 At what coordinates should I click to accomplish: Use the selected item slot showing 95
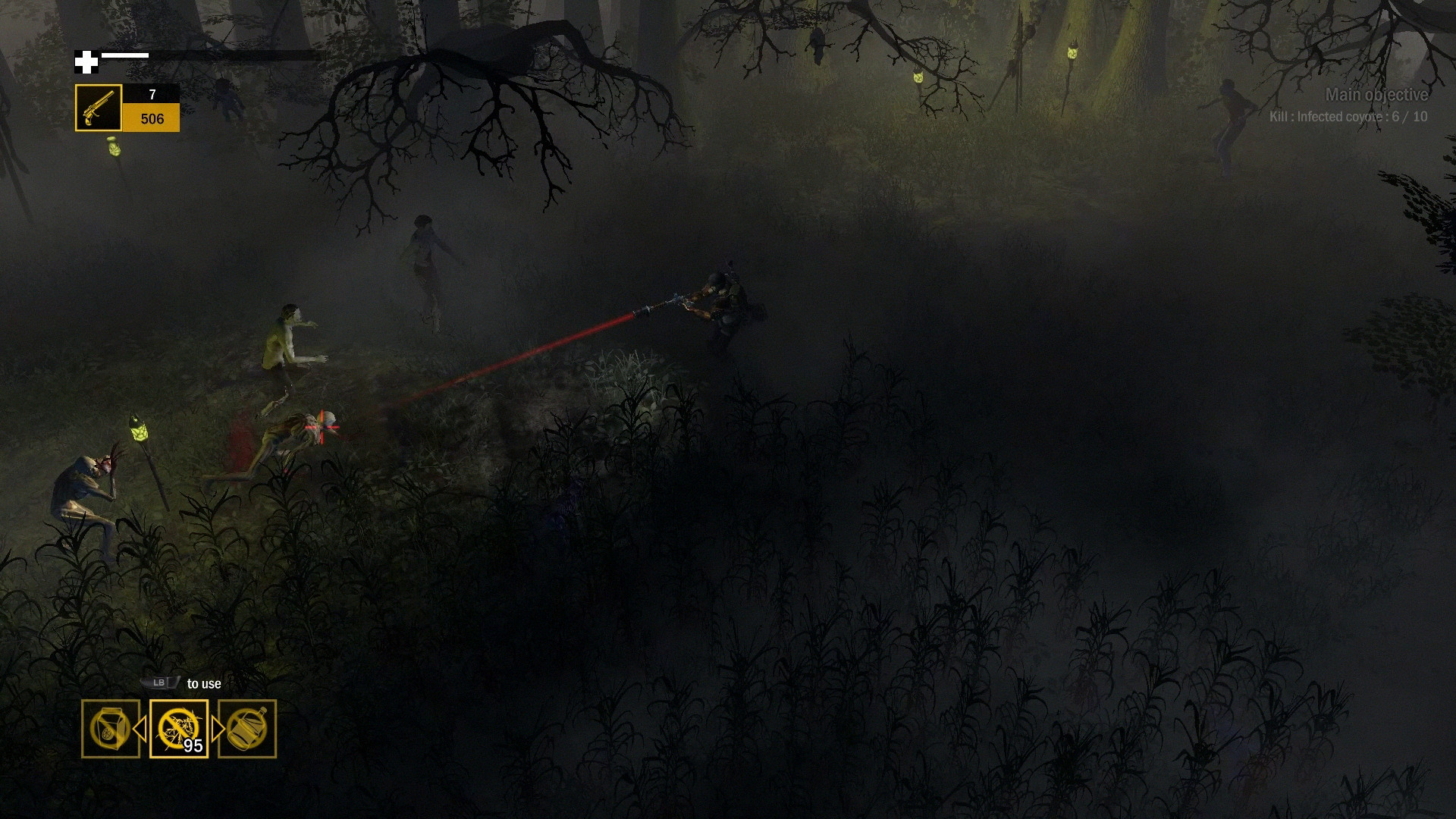point(179,729)
